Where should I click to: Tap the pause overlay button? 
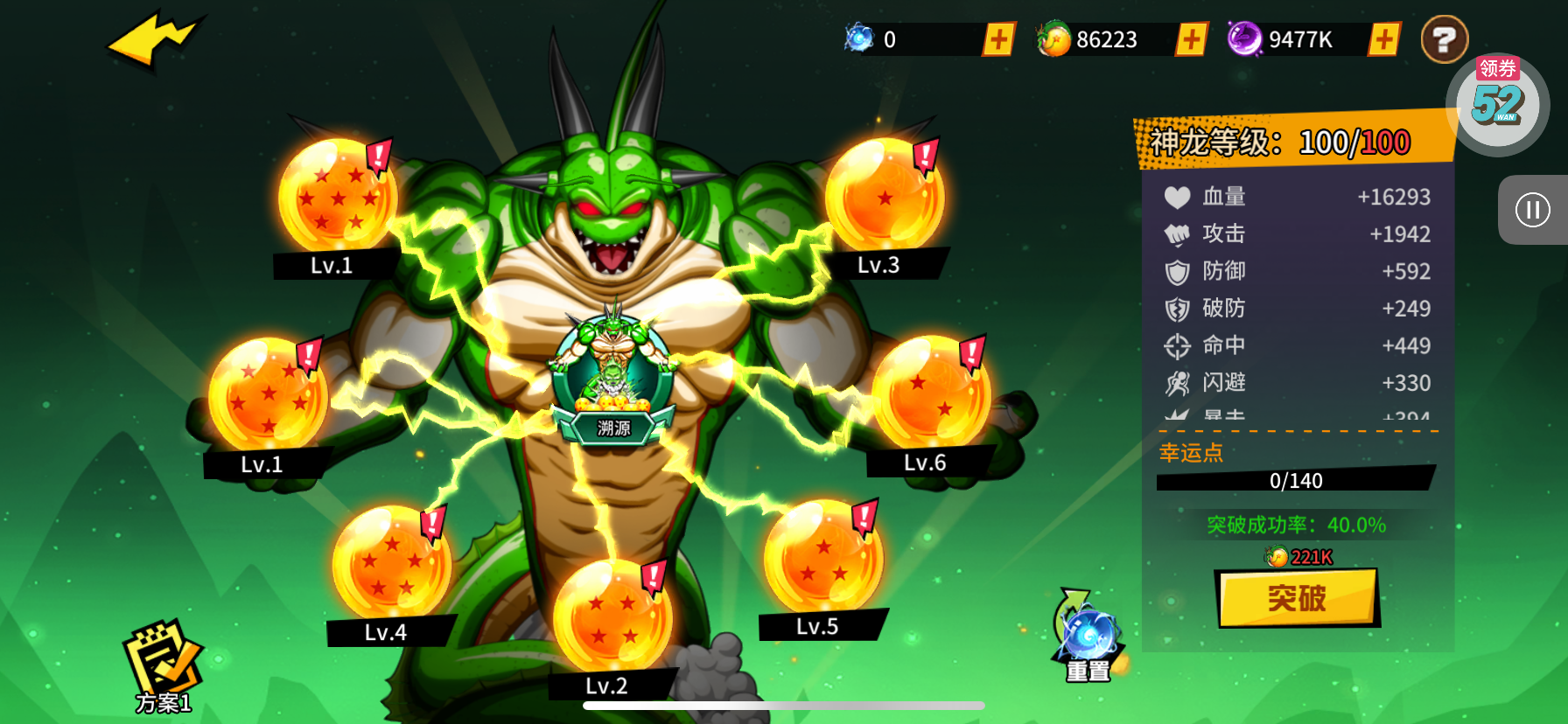[x=1532, y=210]
